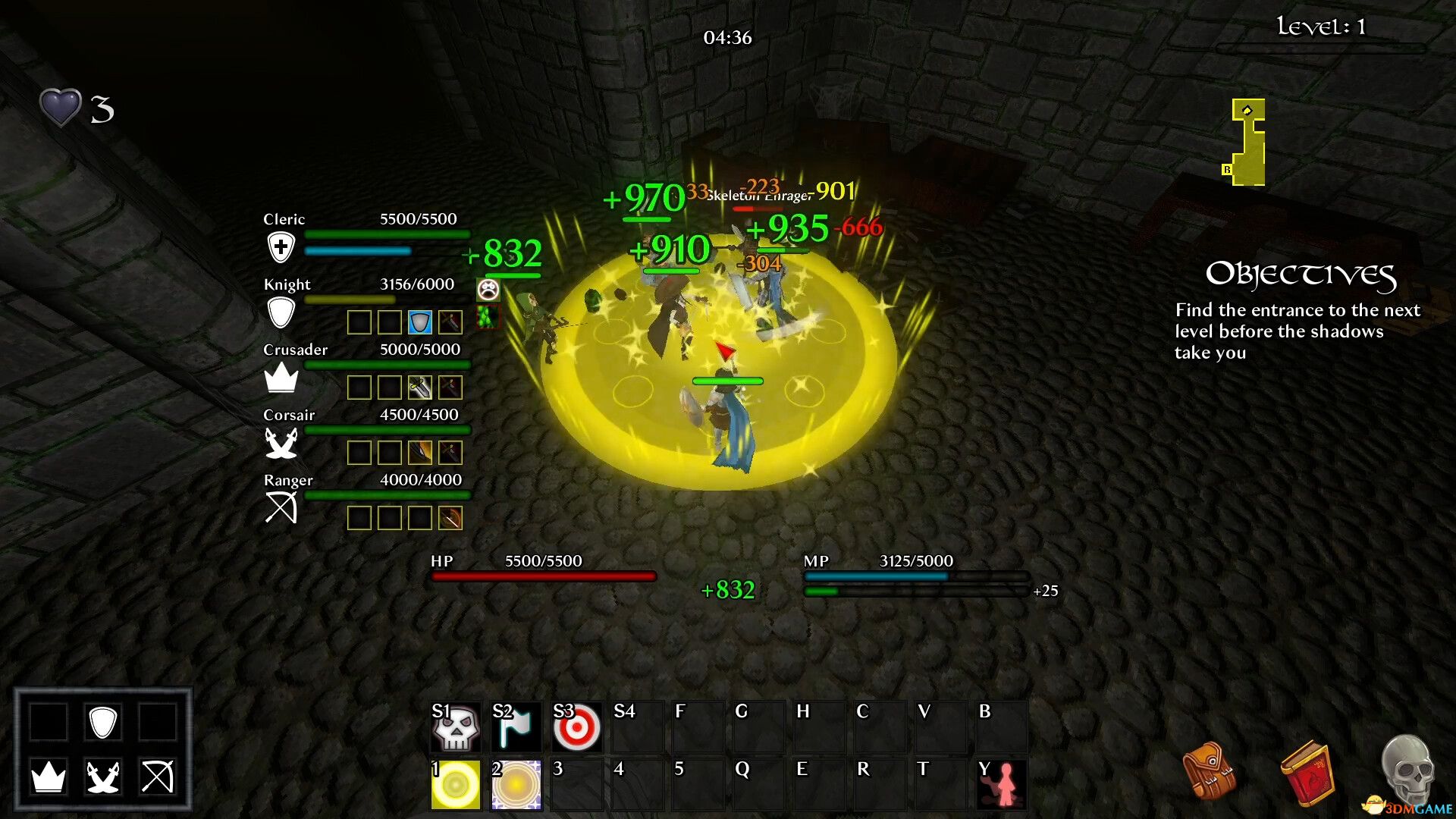This screenshot has height=819, width=1456.
Task: Select the shield icon in the formation grid
Action: (102, 722)
